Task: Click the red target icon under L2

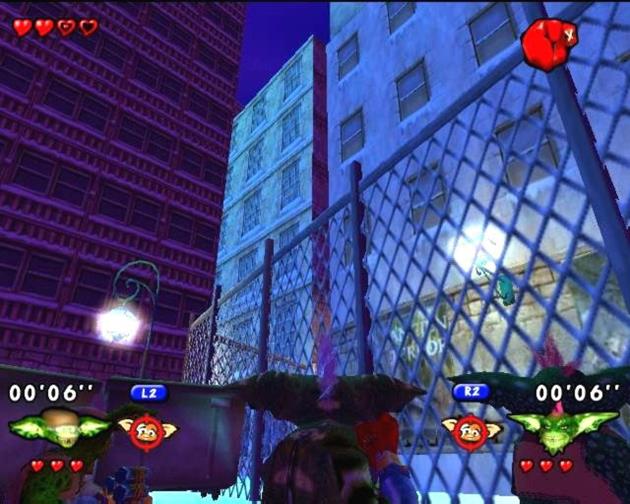Action: (147, 431)
